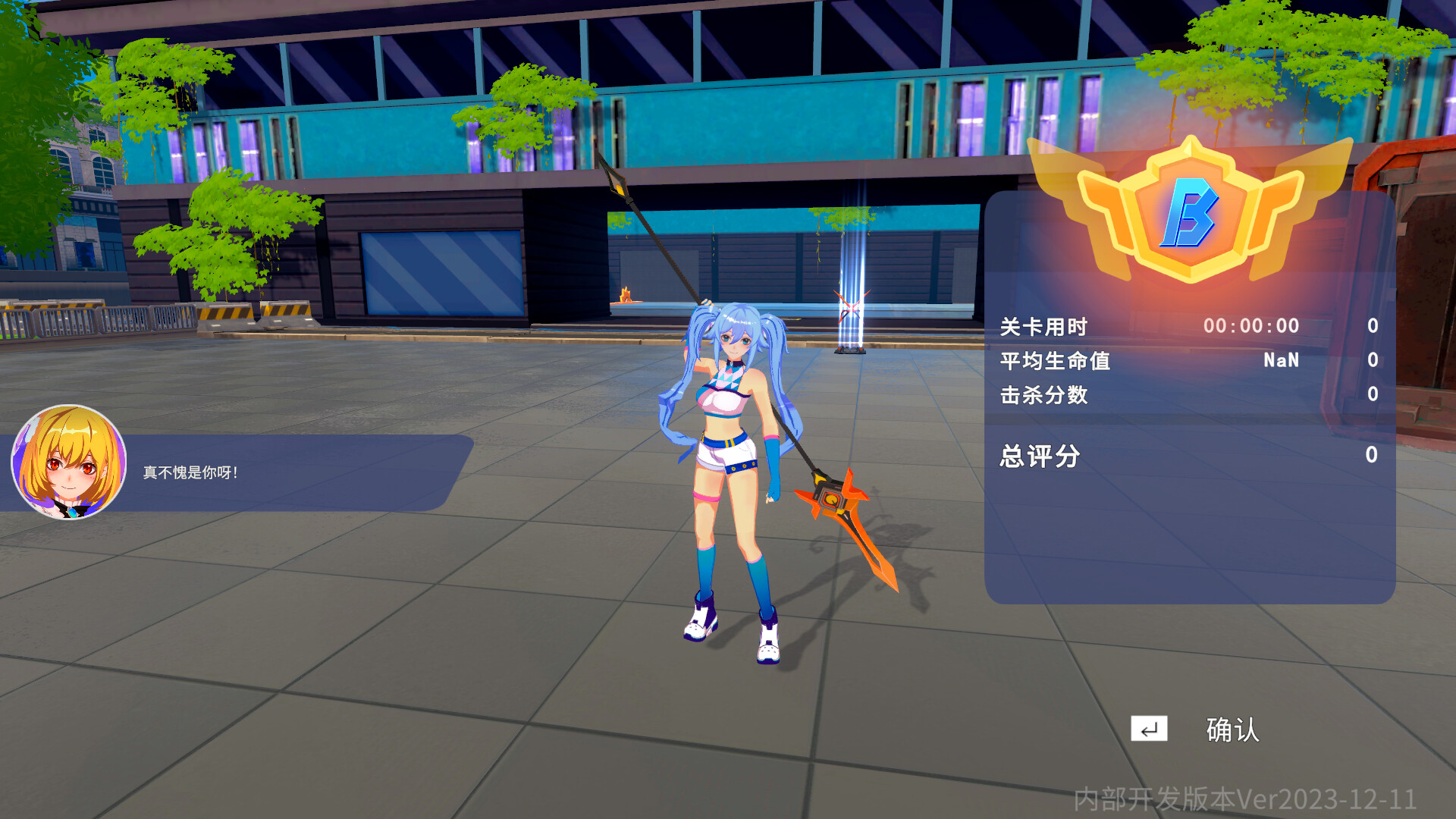Viewport: 1456px width, 819px height.
Task: Click the 00:00:00 stage time display
Action: (1251, 326)
